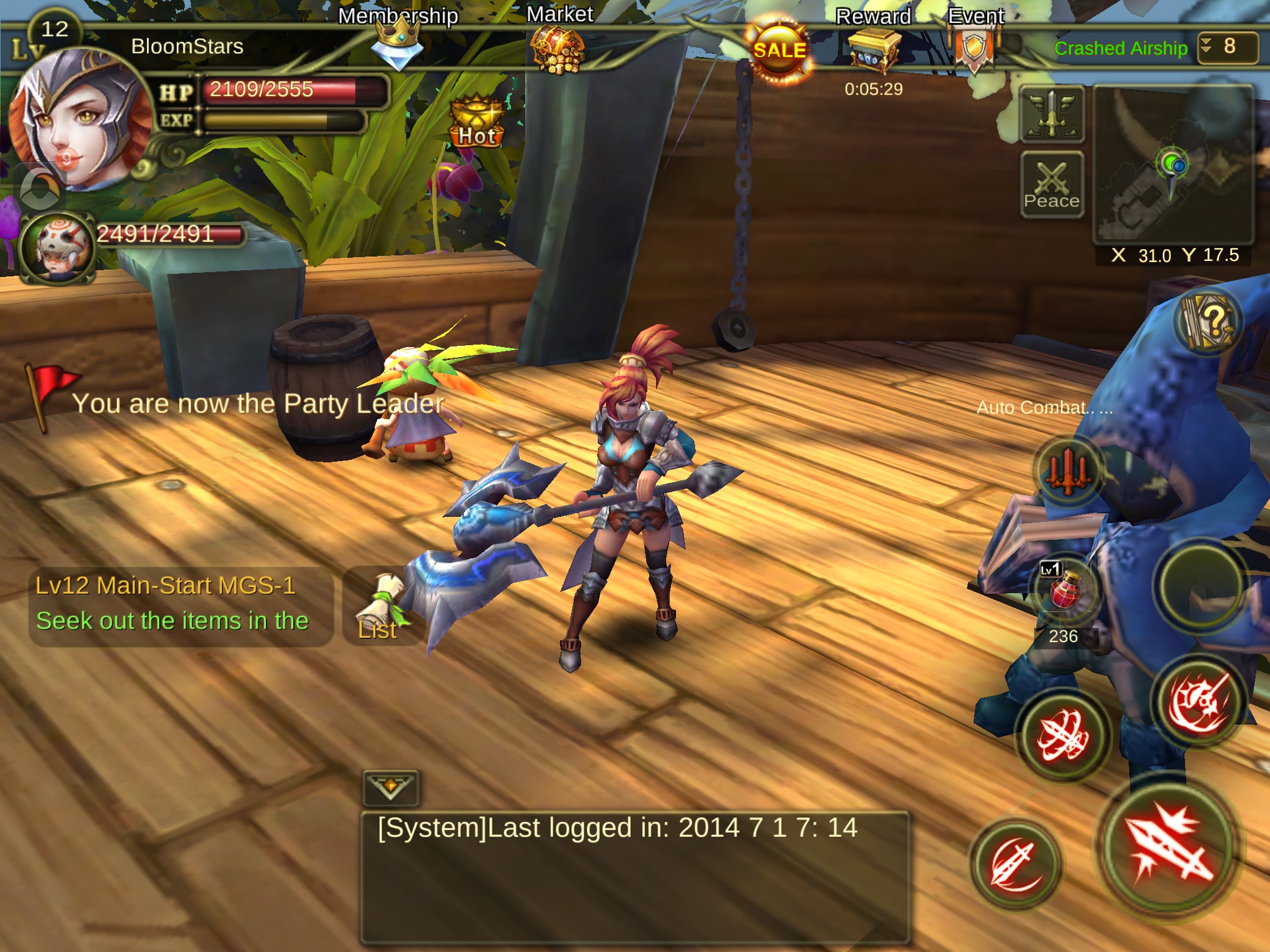The height and width of the screenshot is (952, 1270).
Task: Open the question mark help book
Action: 1208,321
